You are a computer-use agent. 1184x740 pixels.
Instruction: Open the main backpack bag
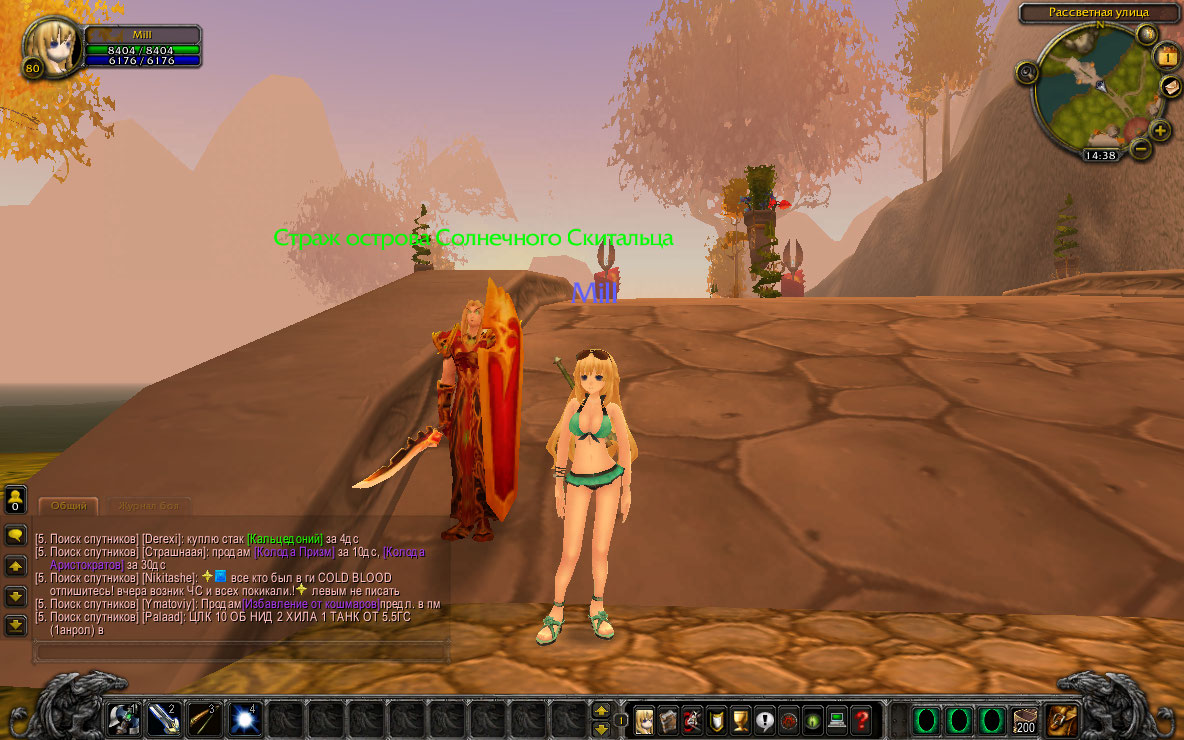coord(1062,719)
